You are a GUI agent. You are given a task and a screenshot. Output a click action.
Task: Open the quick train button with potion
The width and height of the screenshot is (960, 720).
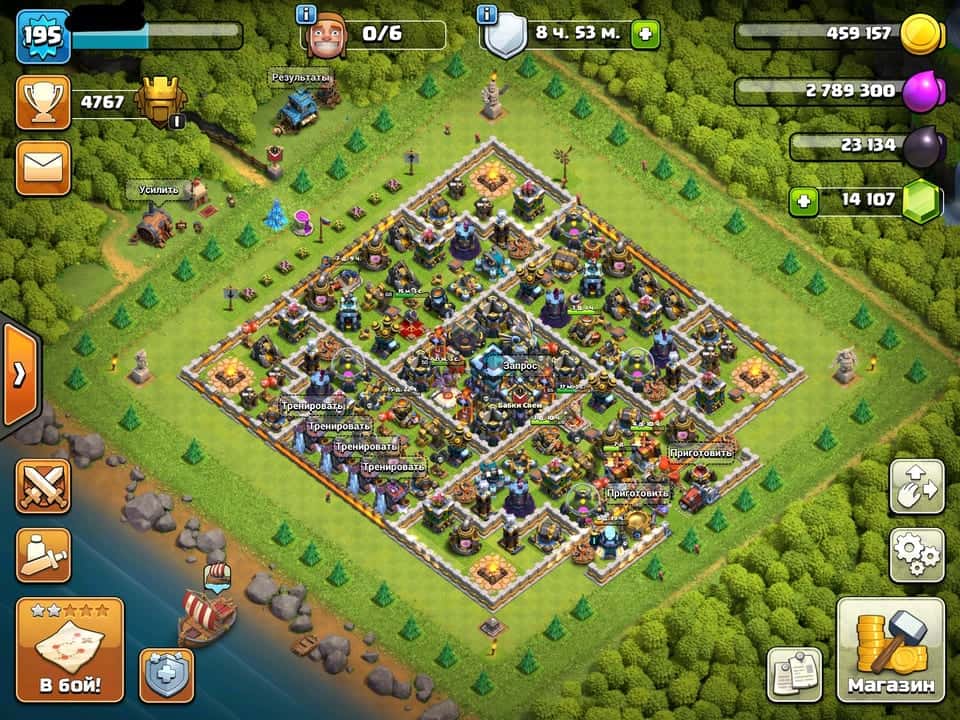click(x=43, y=554)
